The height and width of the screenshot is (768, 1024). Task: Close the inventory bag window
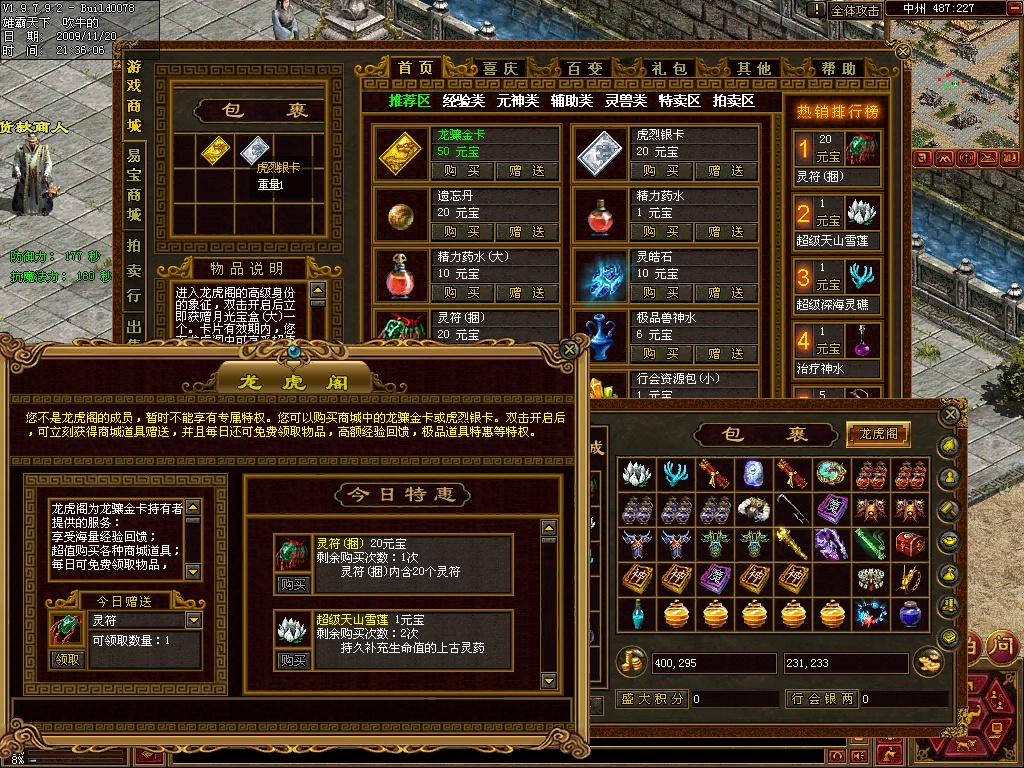(x=951, y=414)
